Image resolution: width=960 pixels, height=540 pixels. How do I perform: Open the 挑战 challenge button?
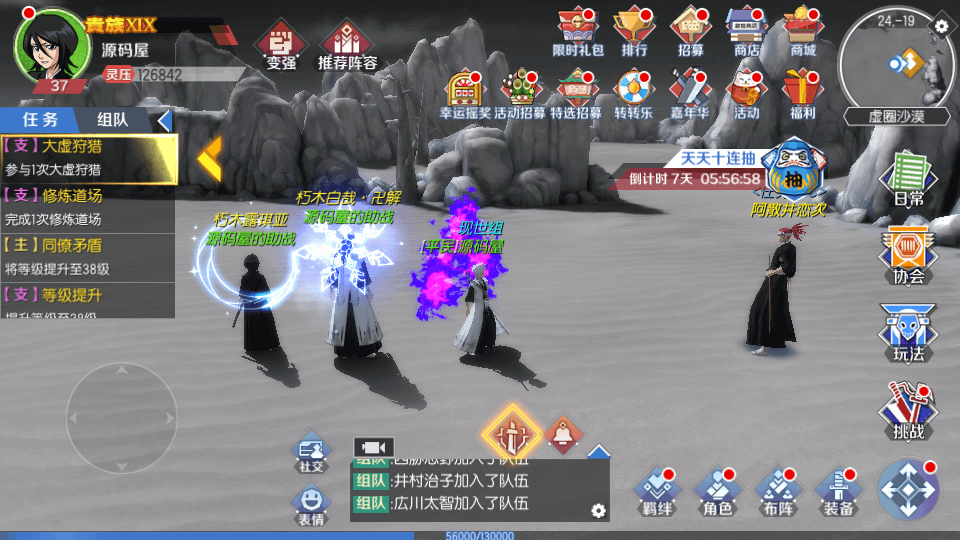click(x=908, y=411)
